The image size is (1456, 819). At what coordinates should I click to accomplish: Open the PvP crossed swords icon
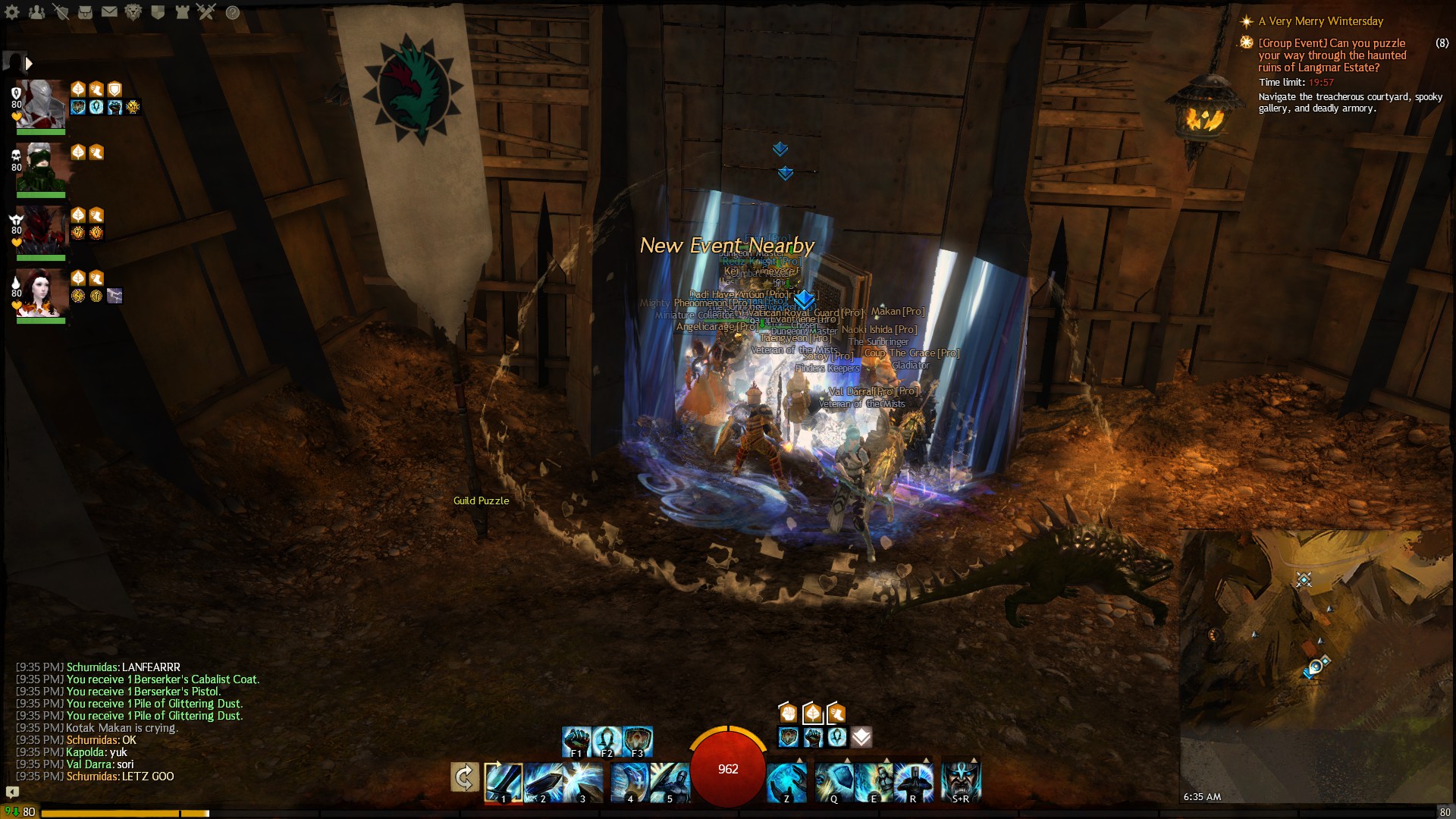pos(206,12)
